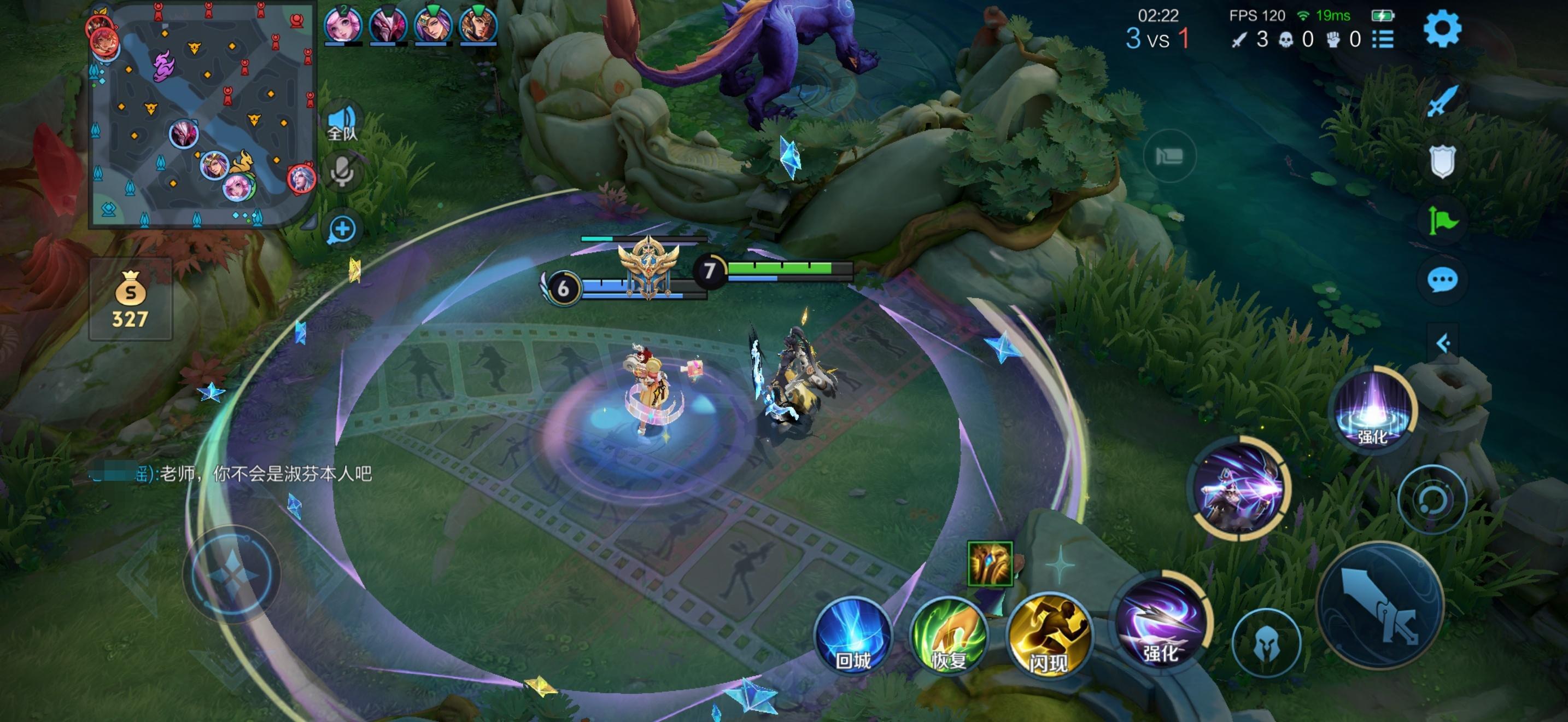Use the 恢复 heal ability
The width and height of the screenshot is (1568, 722).
click(x=949, y=636)
